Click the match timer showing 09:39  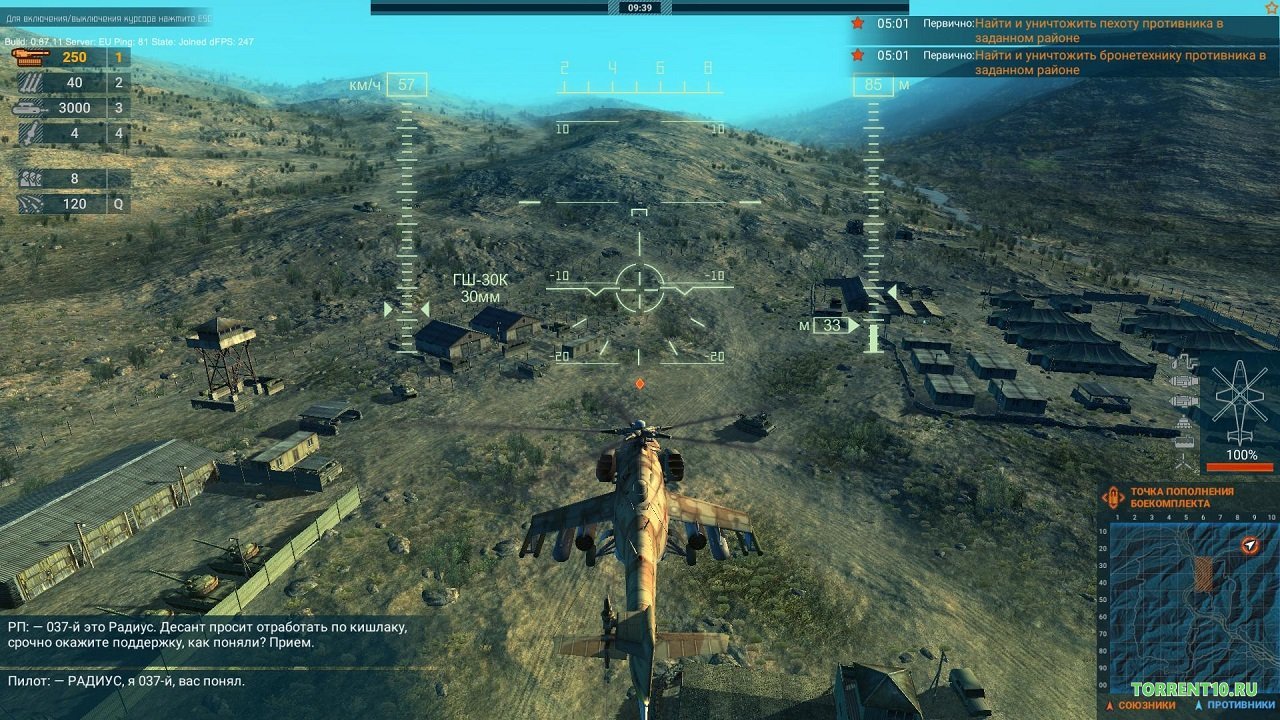(x=640, y=8)
